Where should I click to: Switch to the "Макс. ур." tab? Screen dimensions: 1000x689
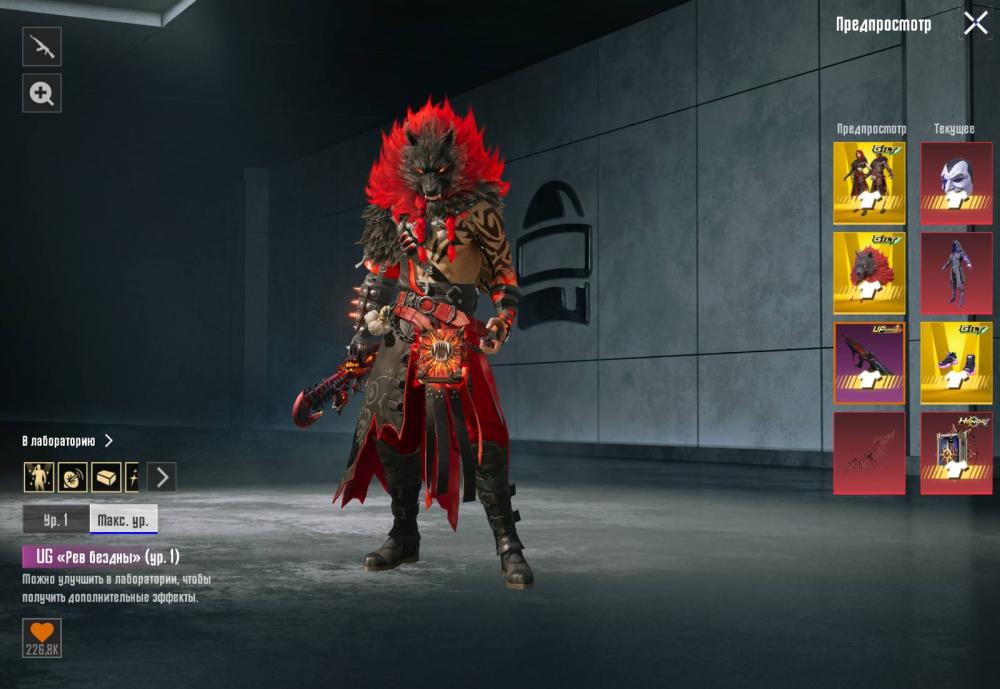point(124,520)
